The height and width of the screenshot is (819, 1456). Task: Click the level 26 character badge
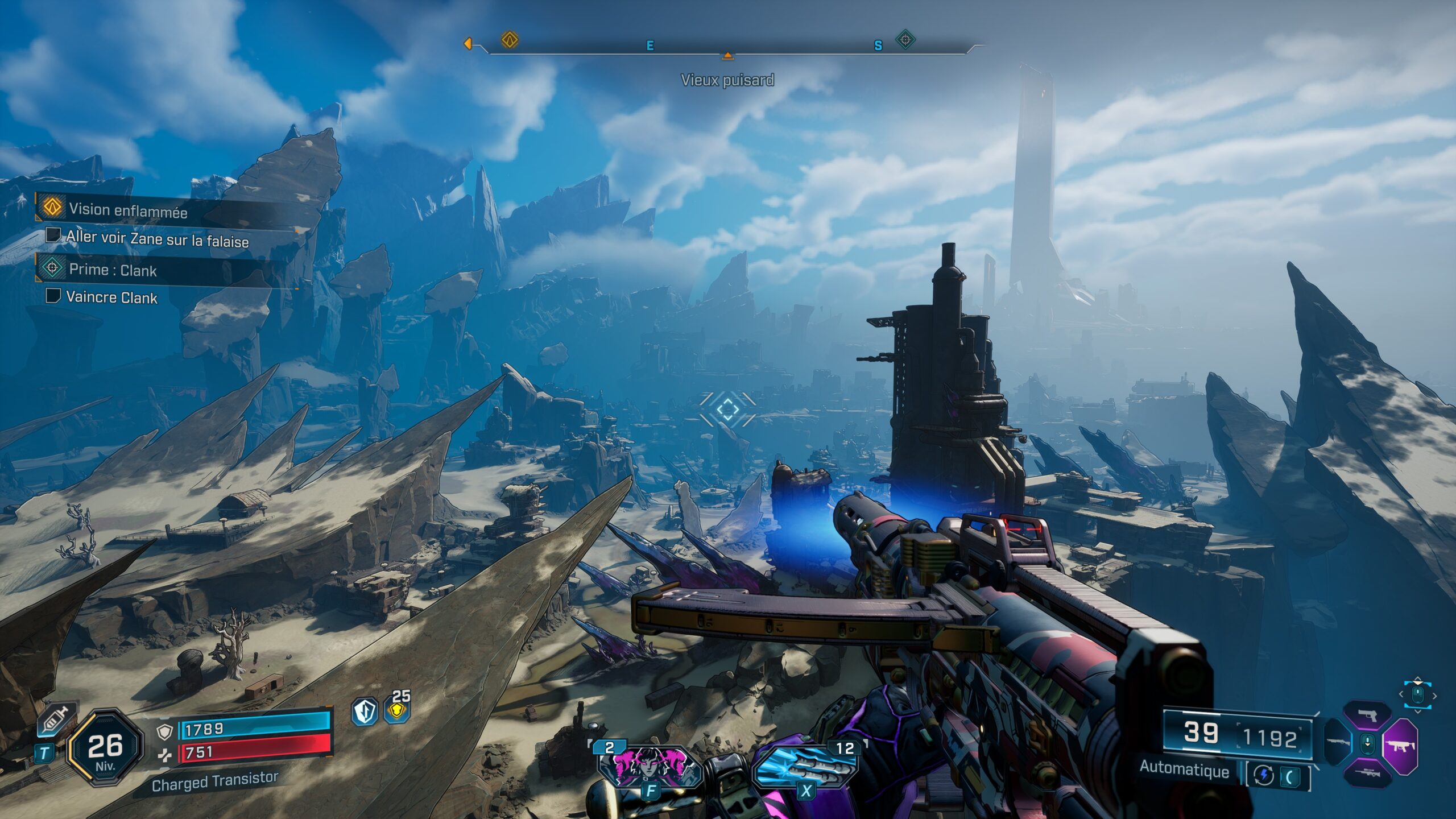105,748
